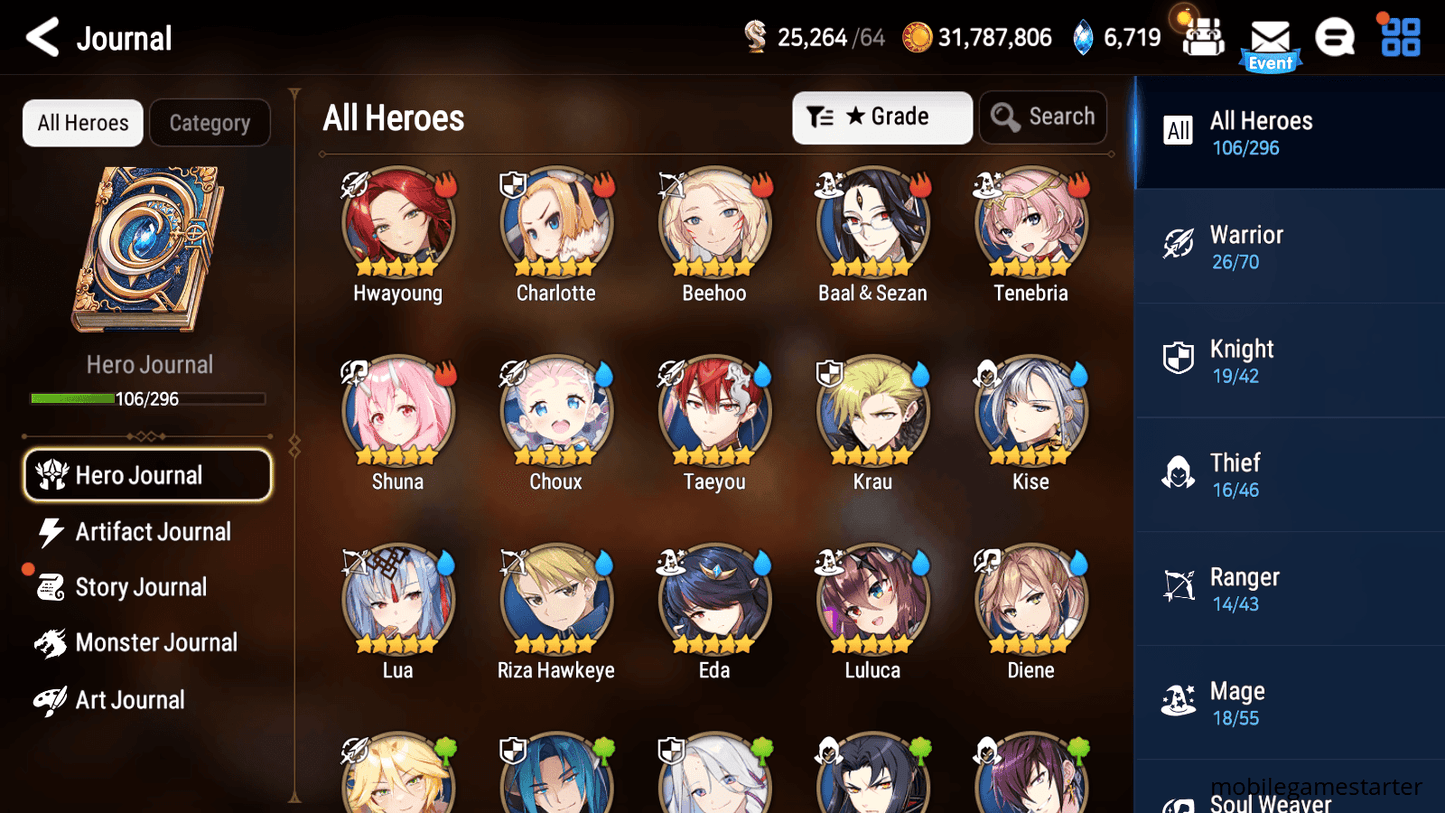The image size is (1445, 813).
Task: Open the Art Journal
Action: (132, 699)
